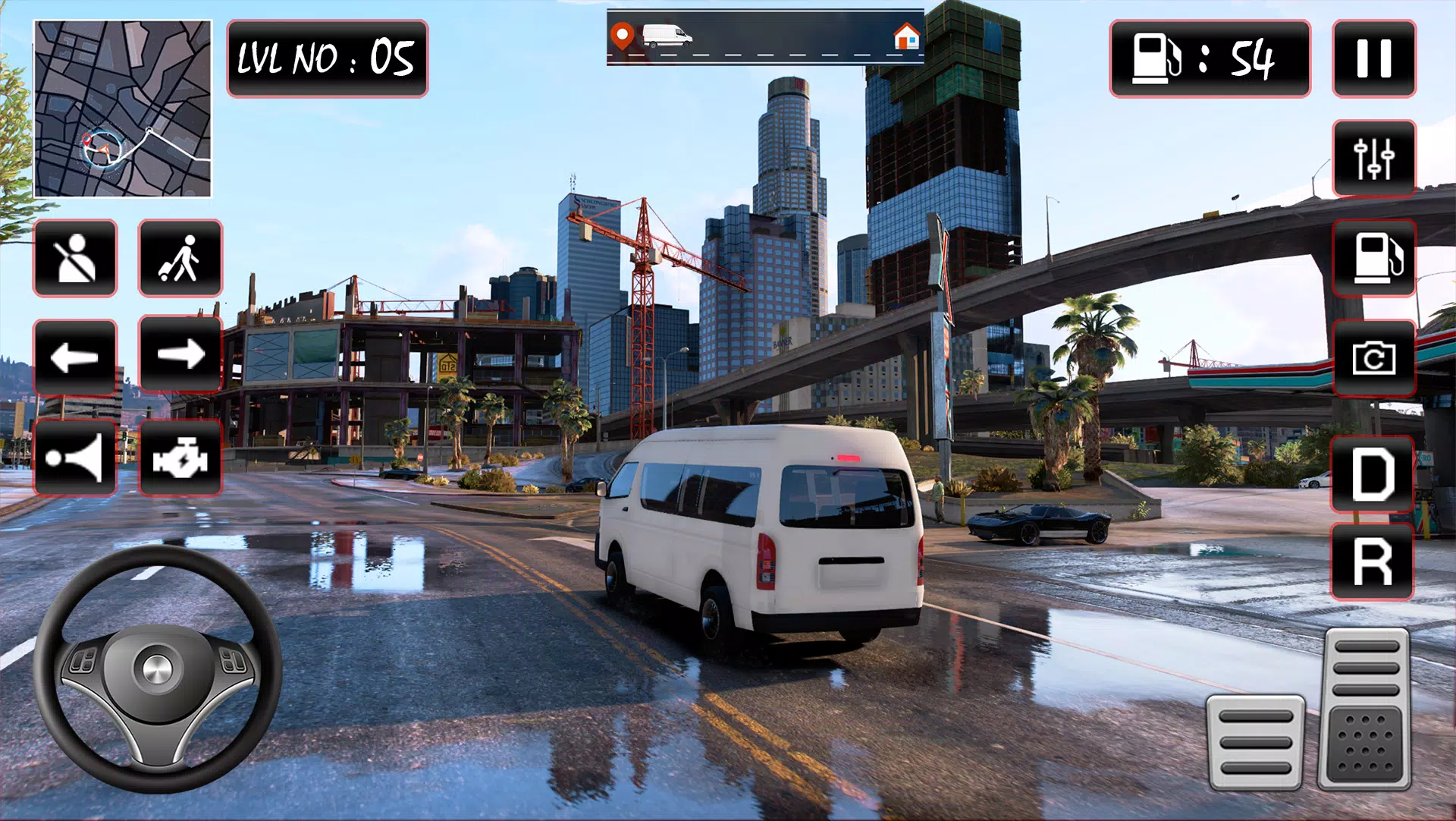Tap the passenger pickup walking icon
This screenshot has width=1456, height=821.
(x=180, y=258)
